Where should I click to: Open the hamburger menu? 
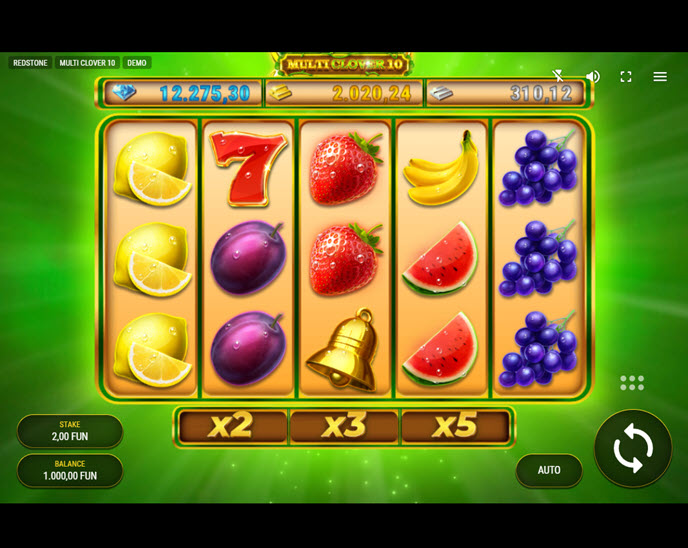(660, 77)
